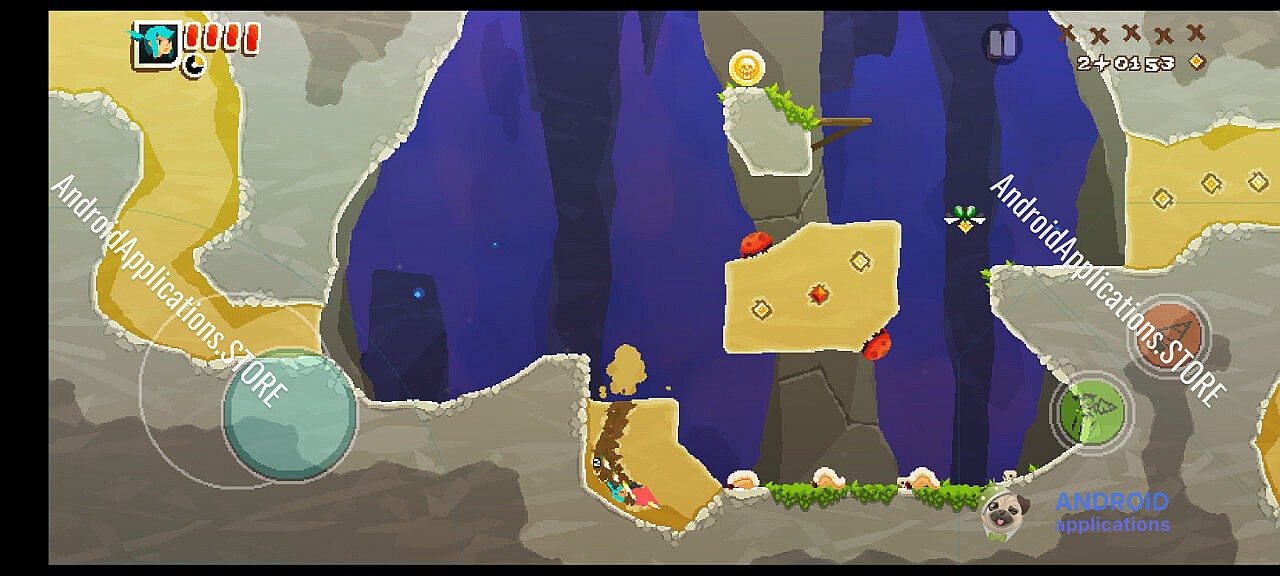Image resolution: width=1280 pixels, height=576 pixels.
Task: Tap the blue-haired character portrait
Action: (156, 43)
